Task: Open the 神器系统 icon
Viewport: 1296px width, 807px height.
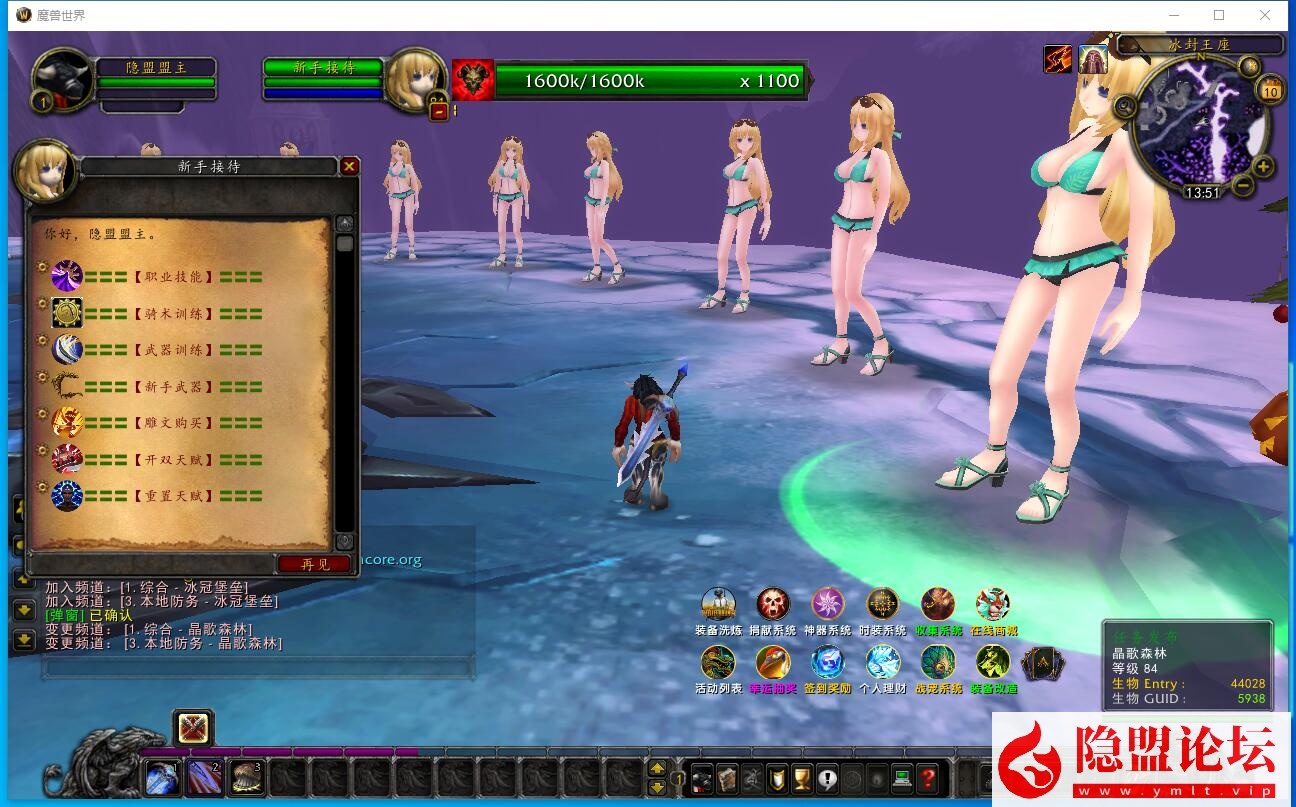Action: click(828, 605)
